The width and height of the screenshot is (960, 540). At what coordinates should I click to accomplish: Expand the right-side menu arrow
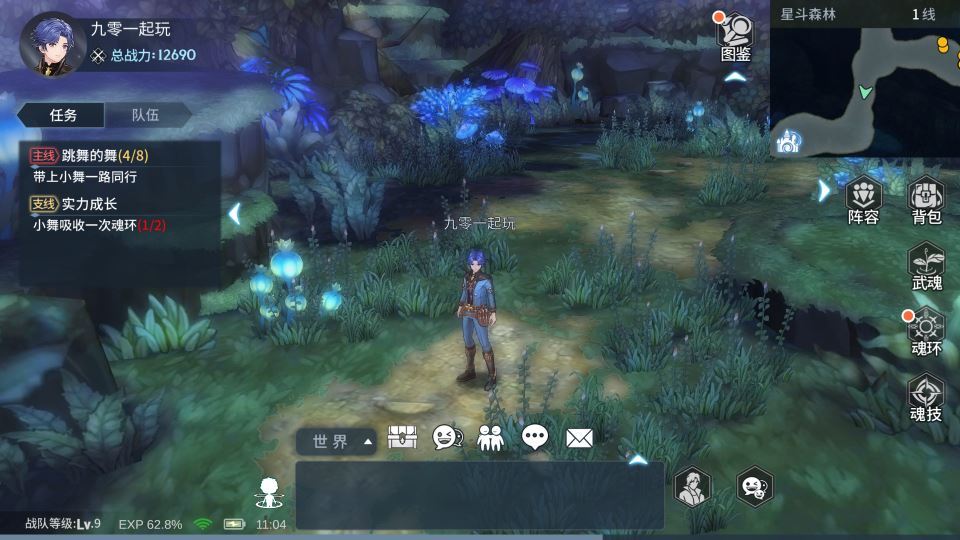824,190
